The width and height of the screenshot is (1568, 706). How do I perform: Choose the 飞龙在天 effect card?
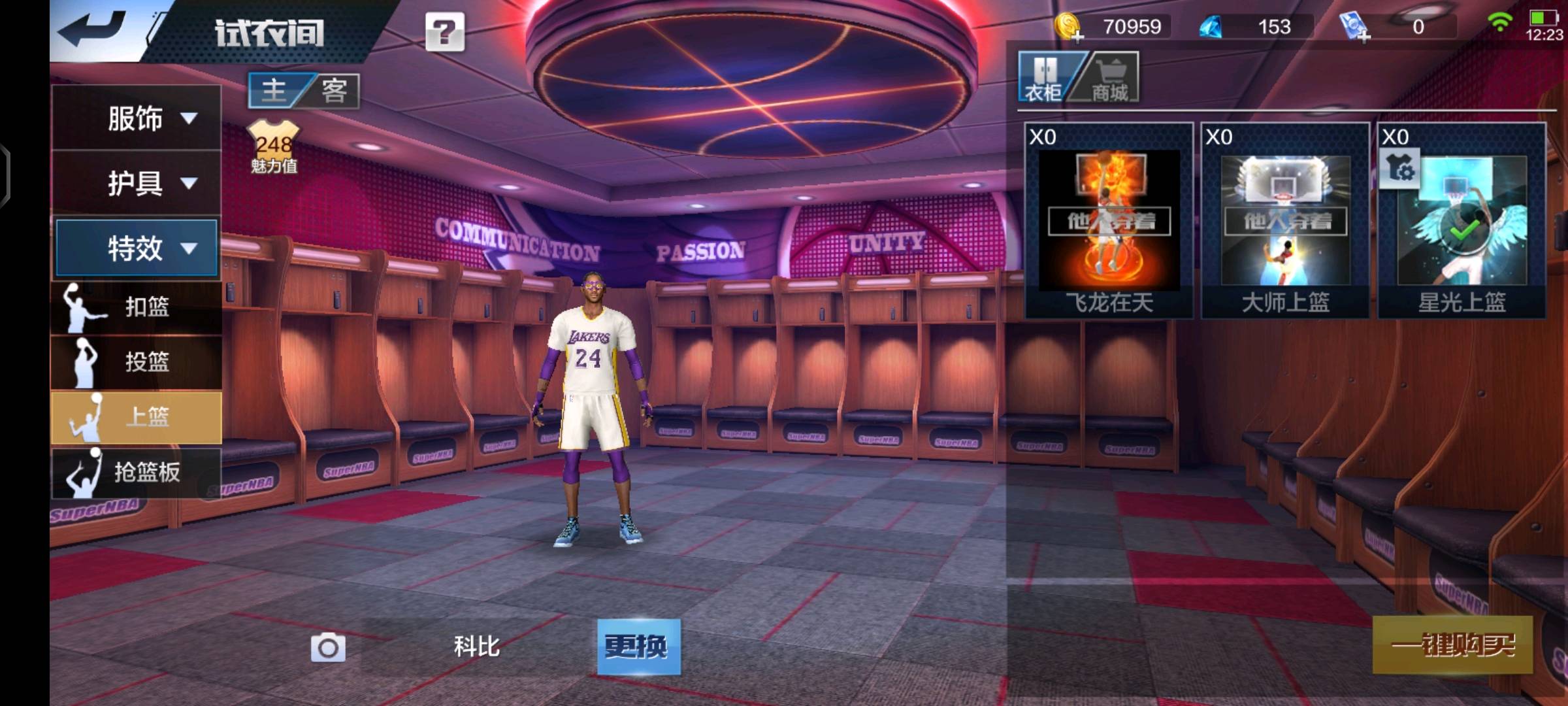[x=1109, y=221]
